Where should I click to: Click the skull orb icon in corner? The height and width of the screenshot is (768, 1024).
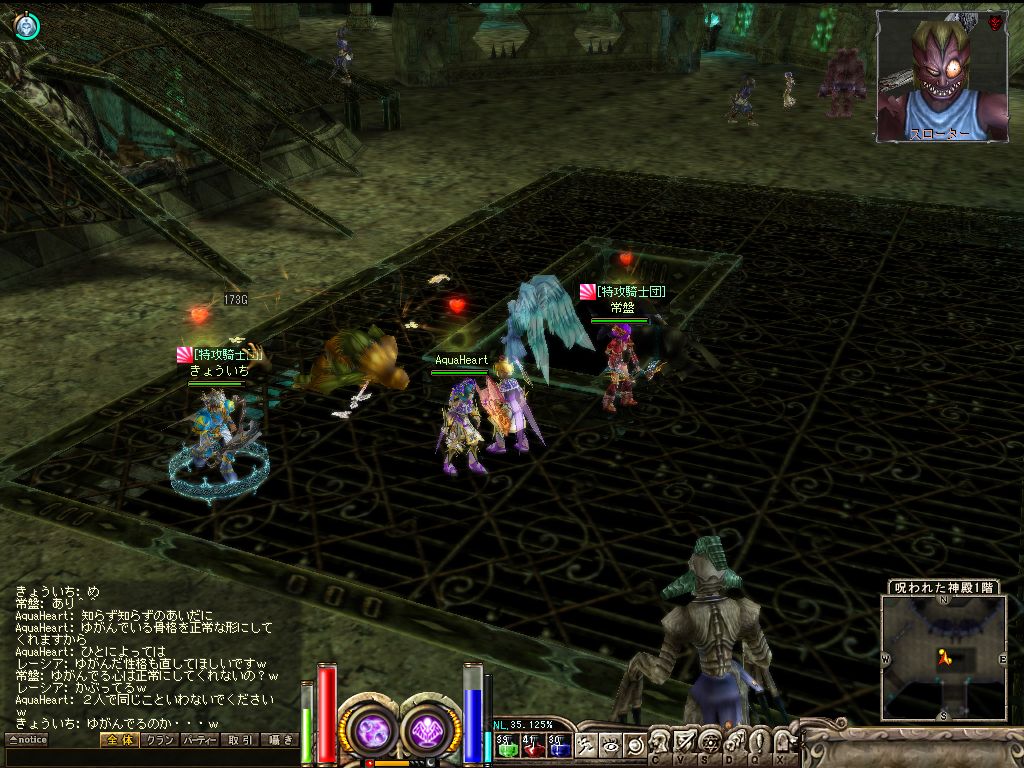(x=27, y=27)
